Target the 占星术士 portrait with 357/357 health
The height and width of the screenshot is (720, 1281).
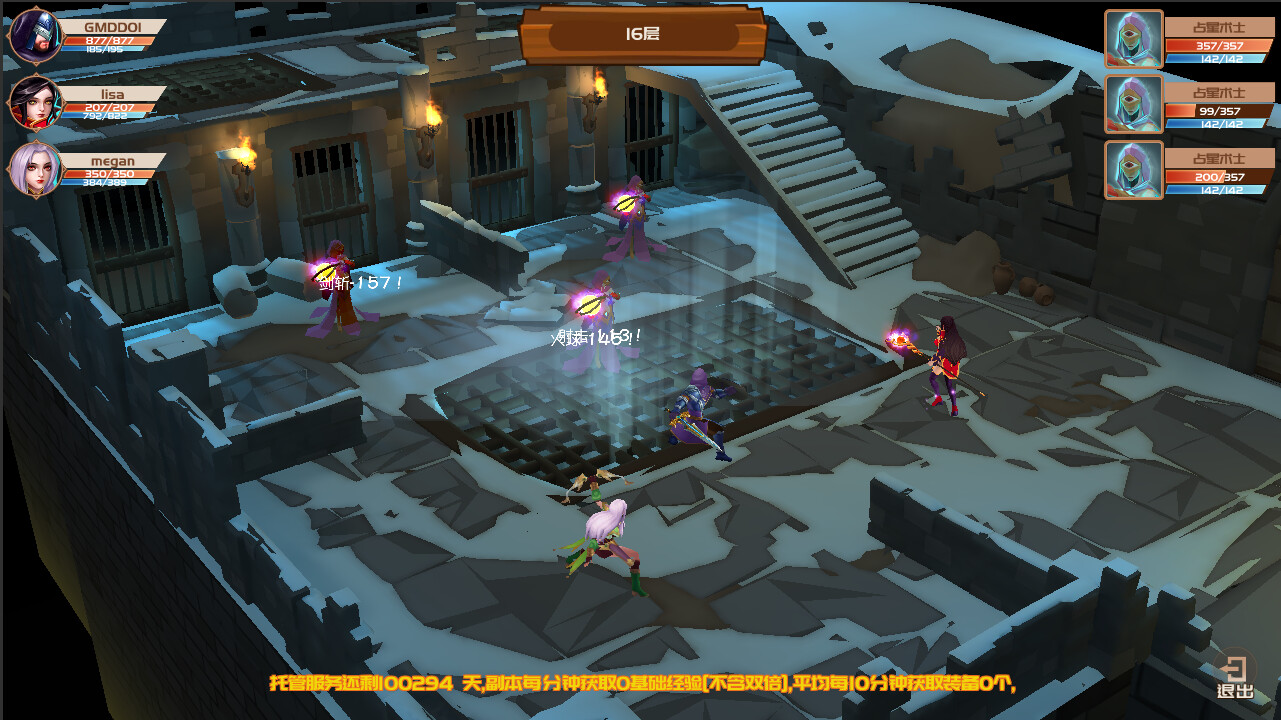coord(1134,39)
